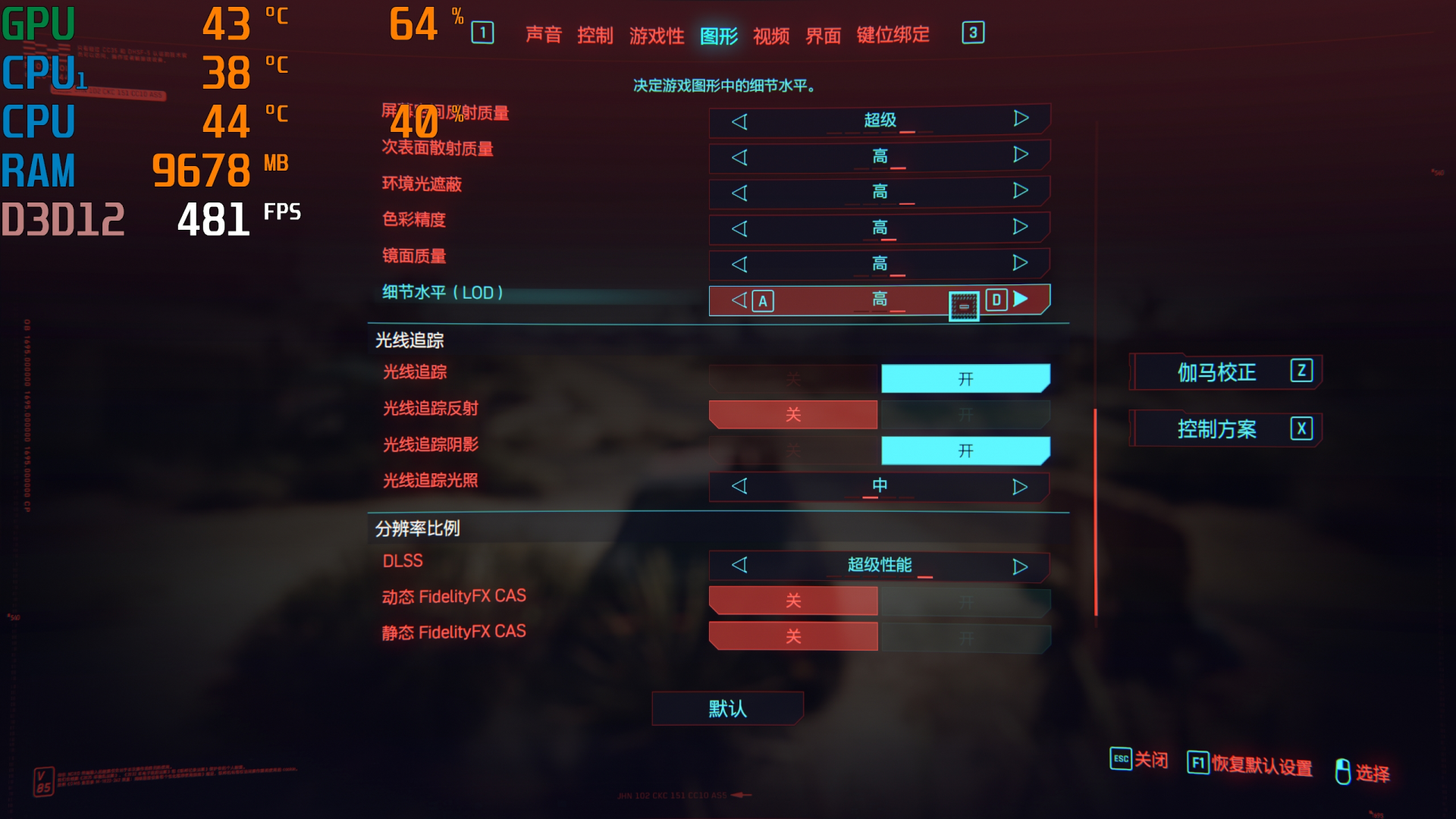Click the A key icon on the LOD selector
1456x819 pixels.
(762, 300)
